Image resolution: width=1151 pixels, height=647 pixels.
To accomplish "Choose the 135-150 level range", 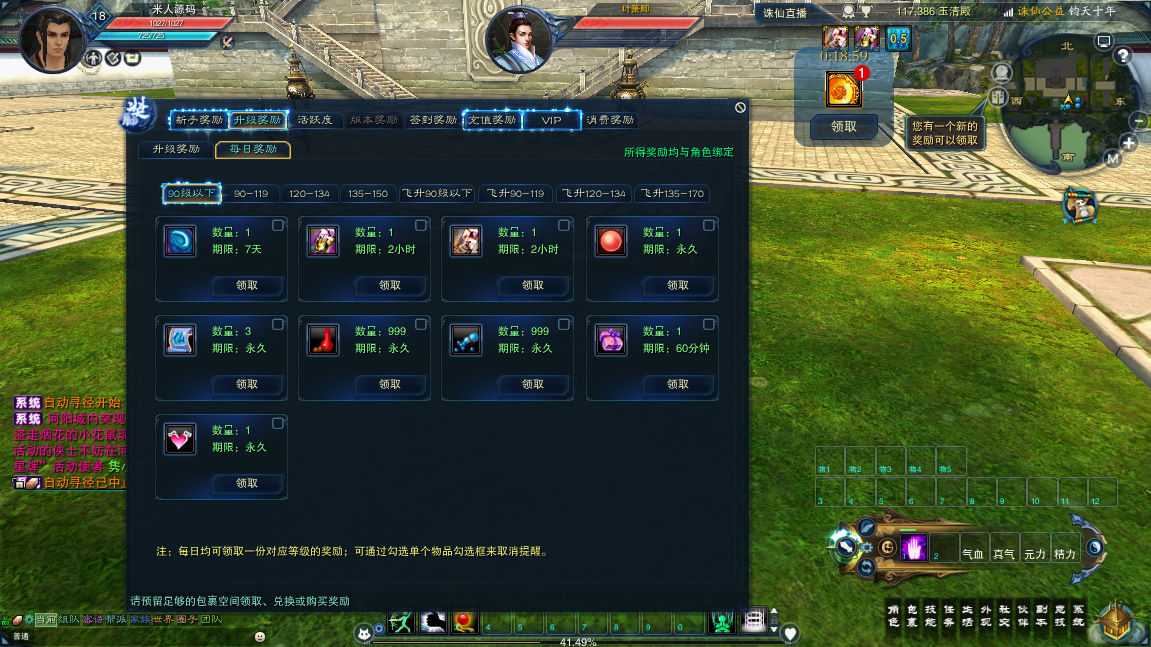I will [x=367, y=193].
